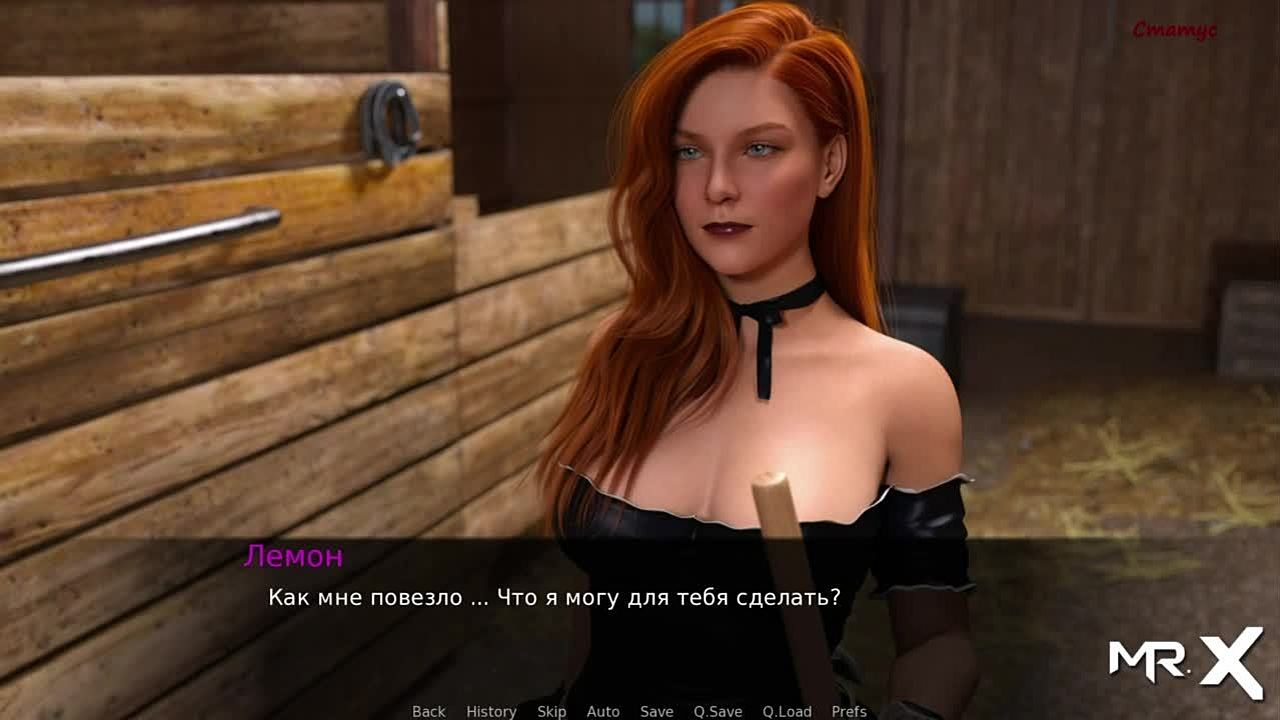
Task: Open the History log
Action: (491, 711)
